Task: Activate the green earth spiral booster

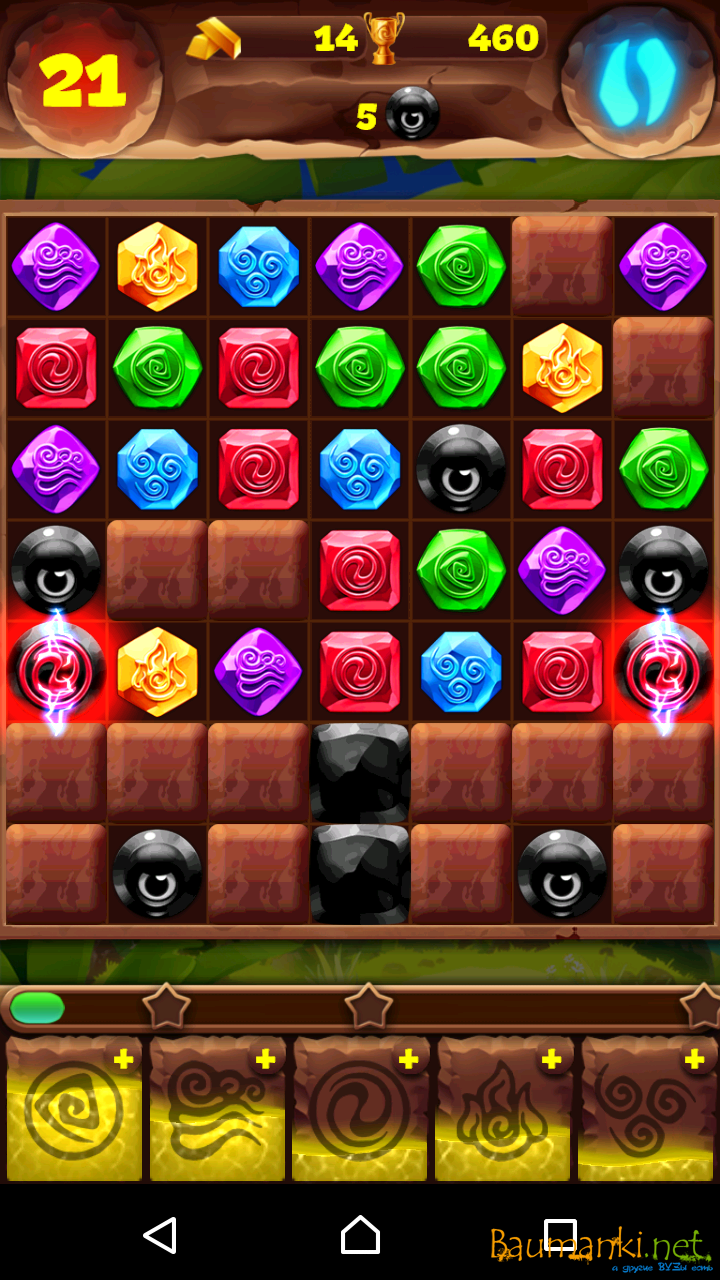Action: 74,1112
